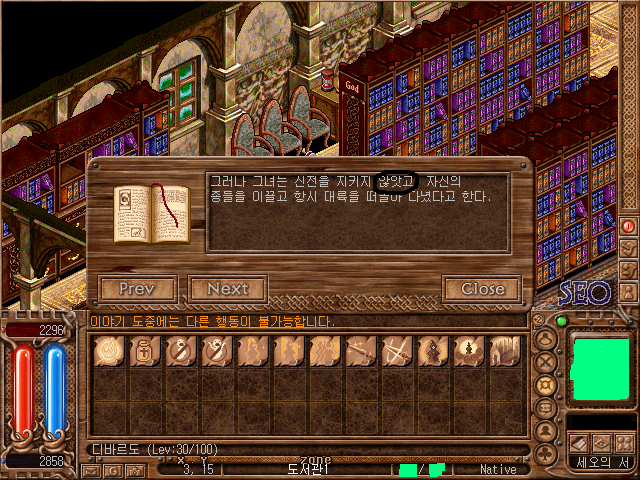
Task: Close the book dialogue window
Action: point(482,289)
